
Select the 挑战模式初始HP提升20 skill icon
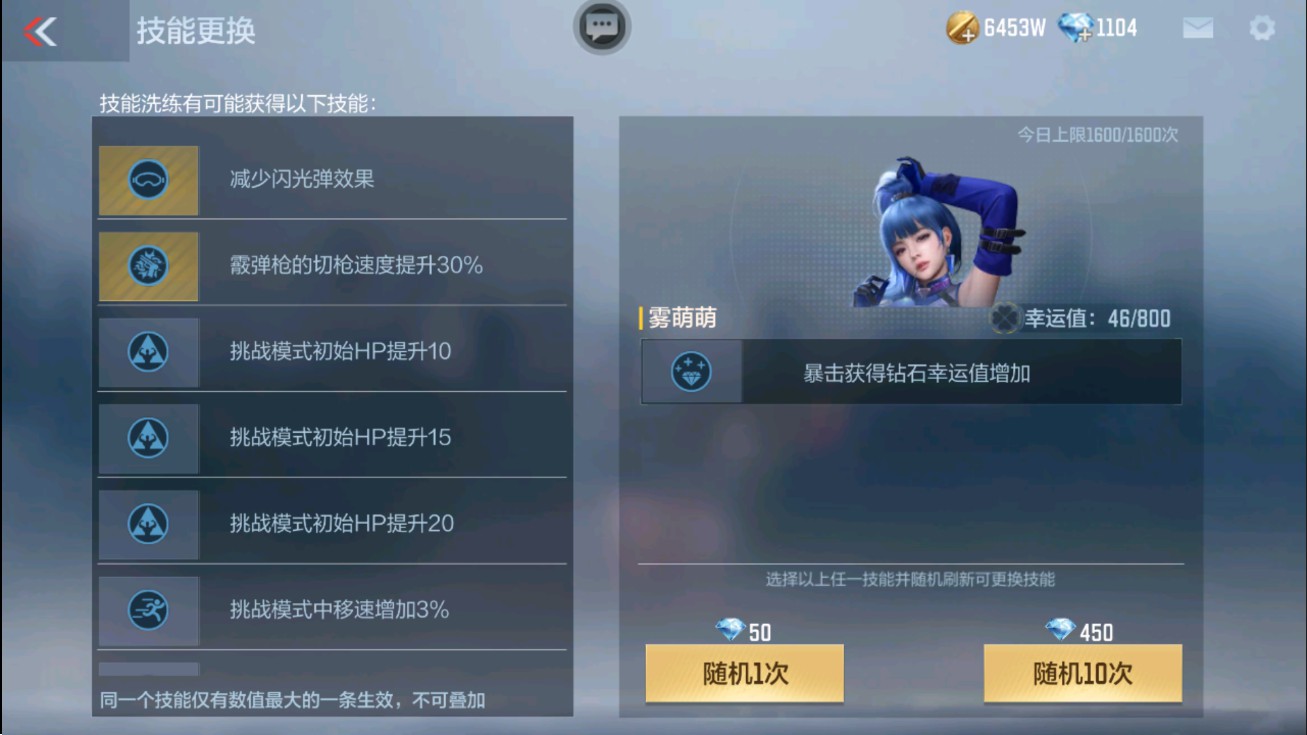click(148, 525)
